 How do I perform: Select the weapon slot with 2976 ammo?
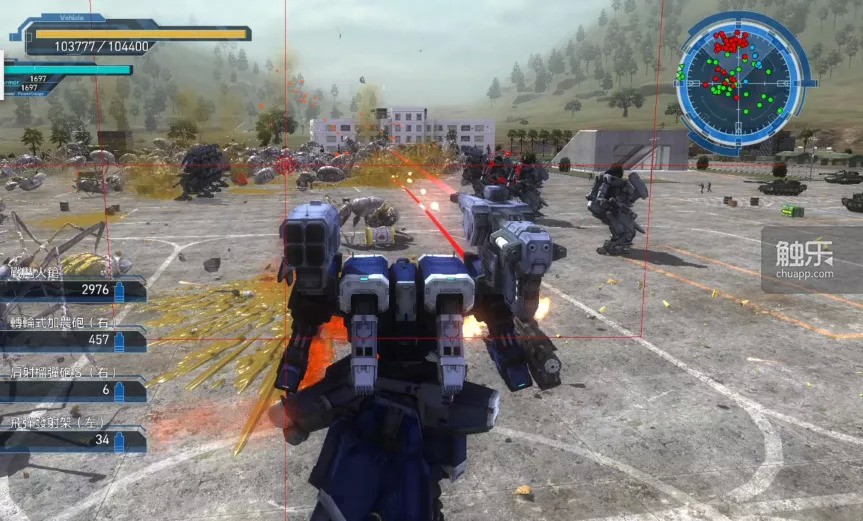[x=72, y=290]
